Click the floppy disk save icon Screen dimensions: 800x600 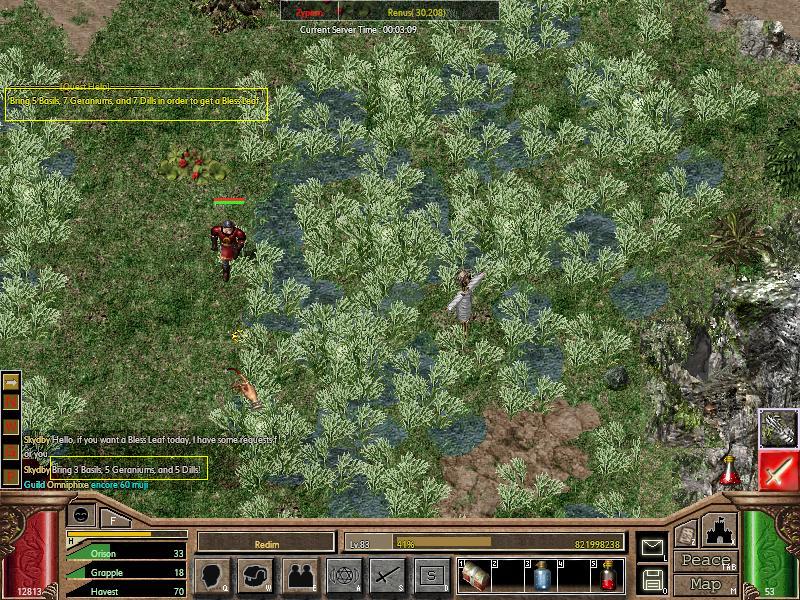(652, 579)
